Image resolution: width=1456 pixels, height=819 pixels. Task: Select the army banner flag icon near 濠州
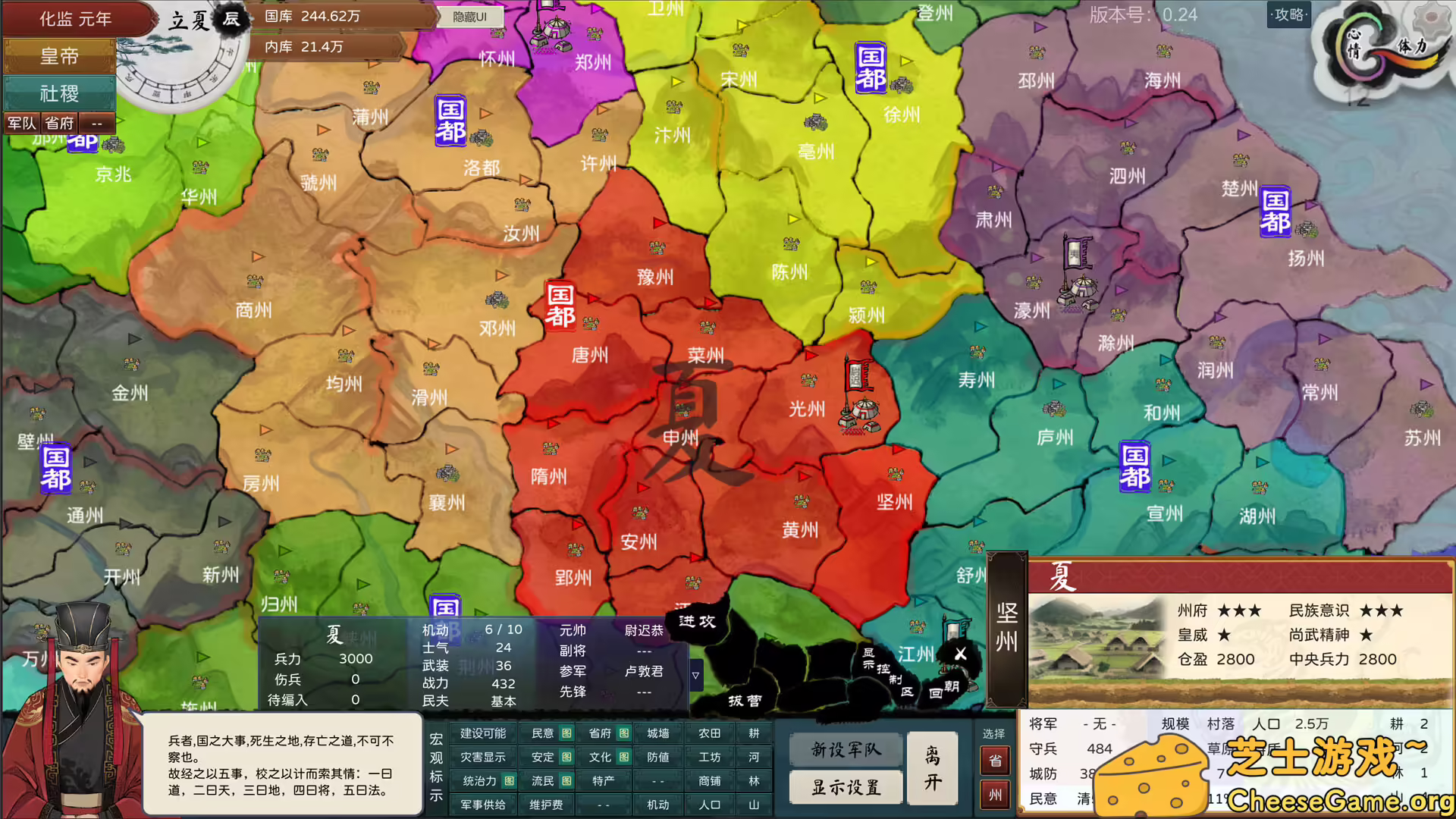tap(1076, 250)
